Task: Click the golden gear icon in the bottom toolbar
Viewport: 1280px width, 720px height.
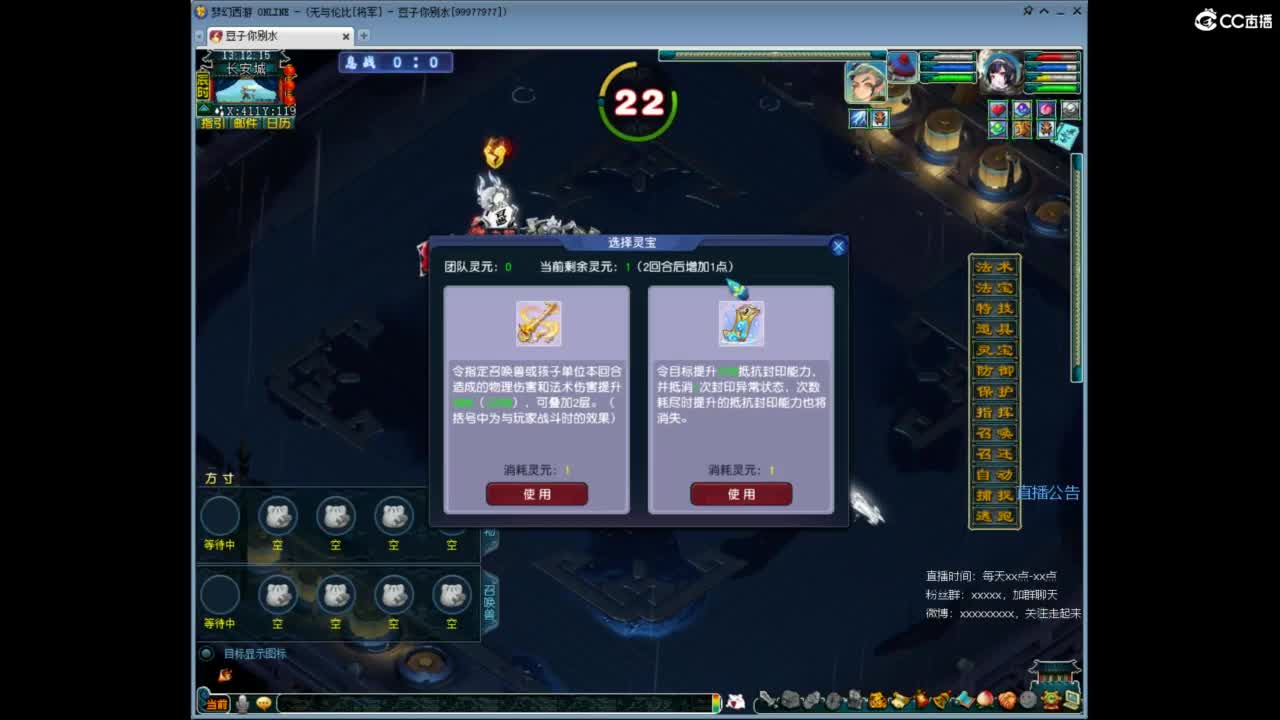Action: click(1048, 700)
